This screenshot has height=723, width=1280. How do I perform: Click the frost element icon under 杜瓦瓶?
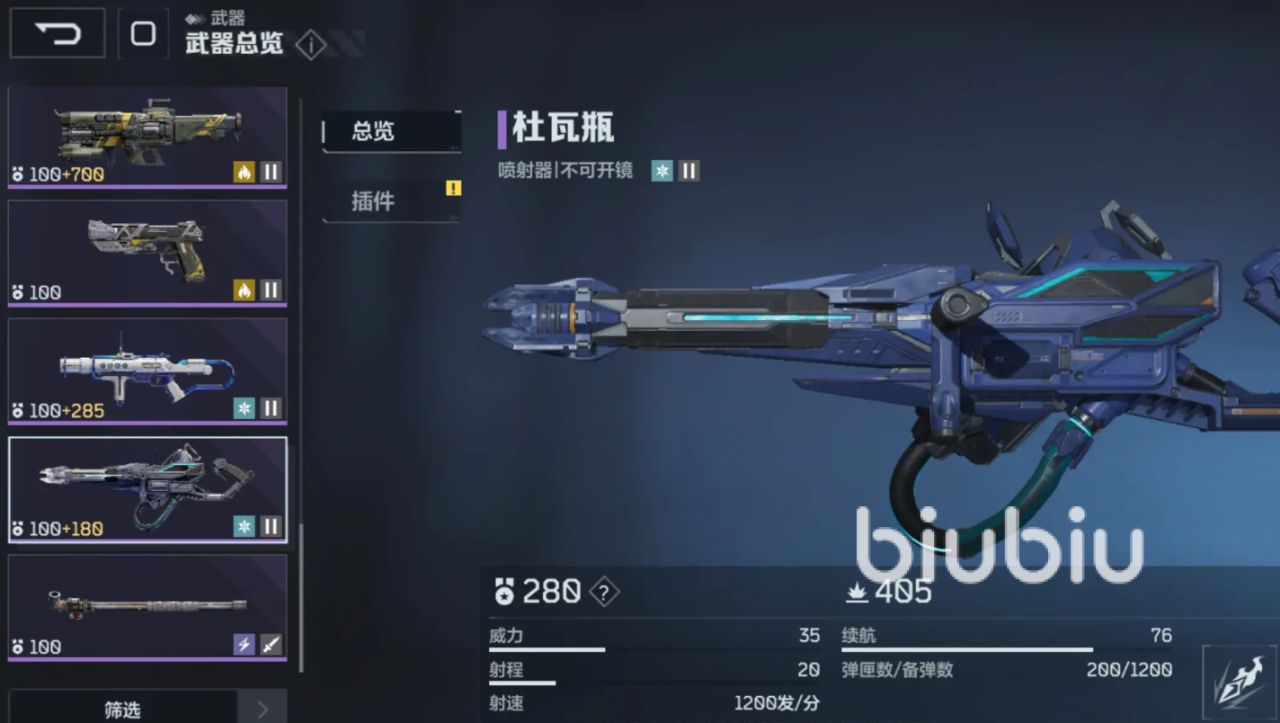(662, 171)
